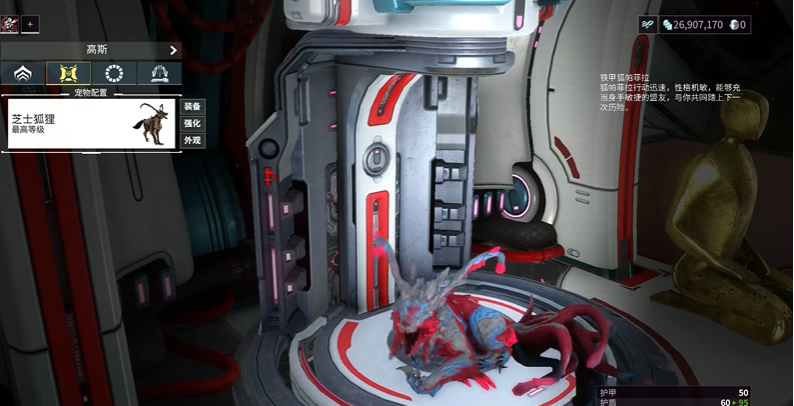Open the 强化 upgrade button
The width and height of the screenshot is (794, 406).
[x=191, y=123]
